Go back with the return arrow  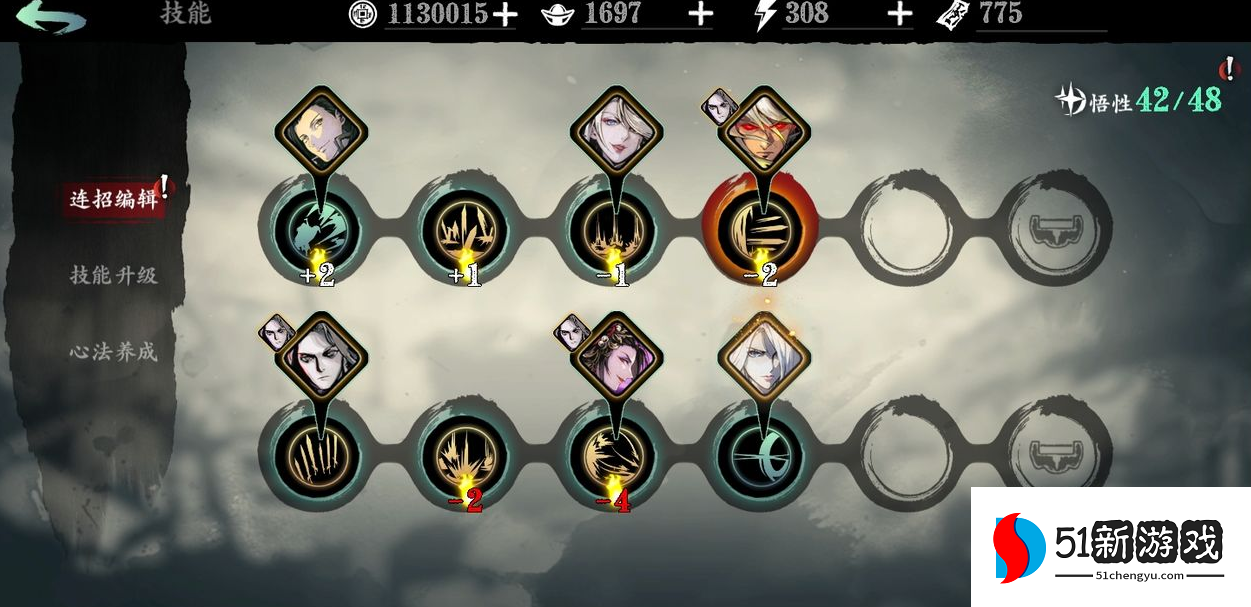49,16
